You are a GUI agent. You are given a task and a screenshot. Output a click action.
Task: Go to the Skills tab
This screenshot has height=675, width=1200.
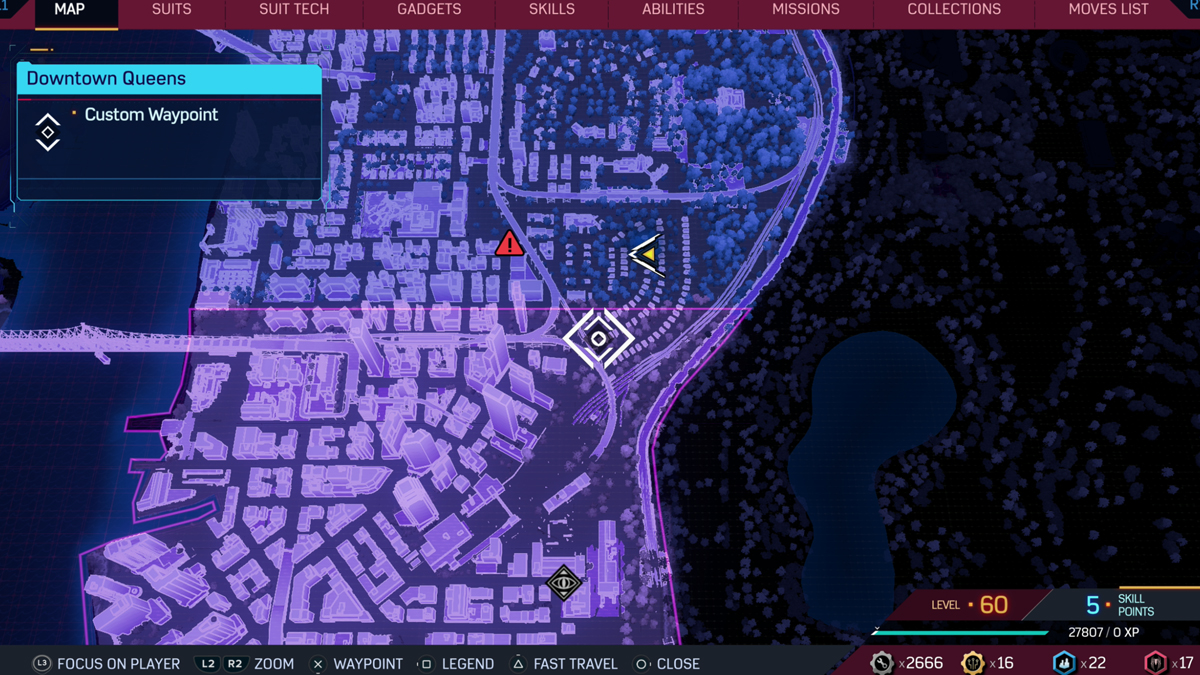(552, 10)
